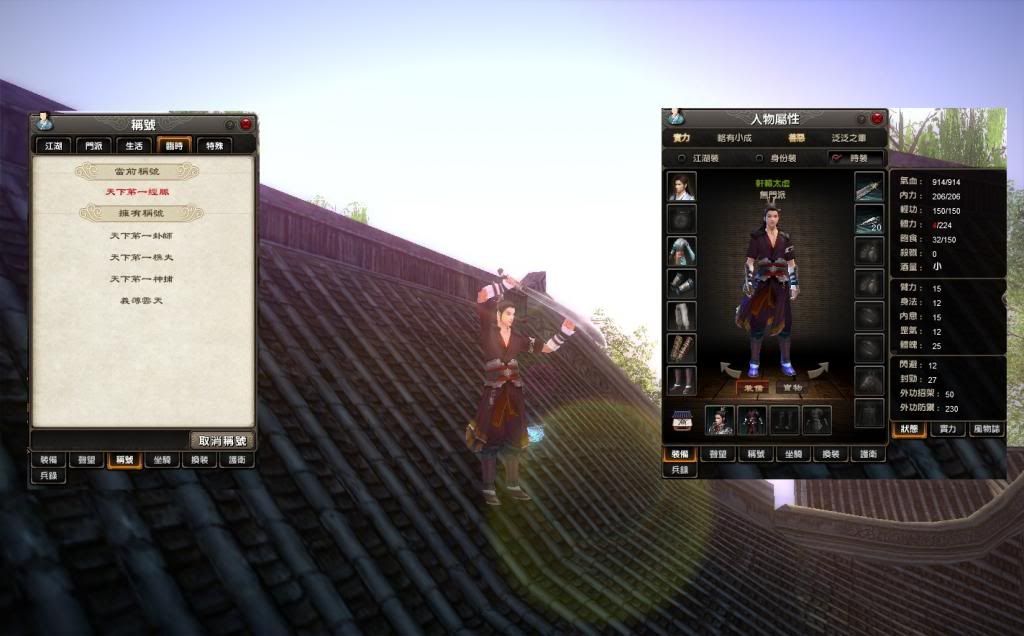Viewport: 1024px width, 636px height.
Task: Rotate character preview with right arrow
Action: 819,370
